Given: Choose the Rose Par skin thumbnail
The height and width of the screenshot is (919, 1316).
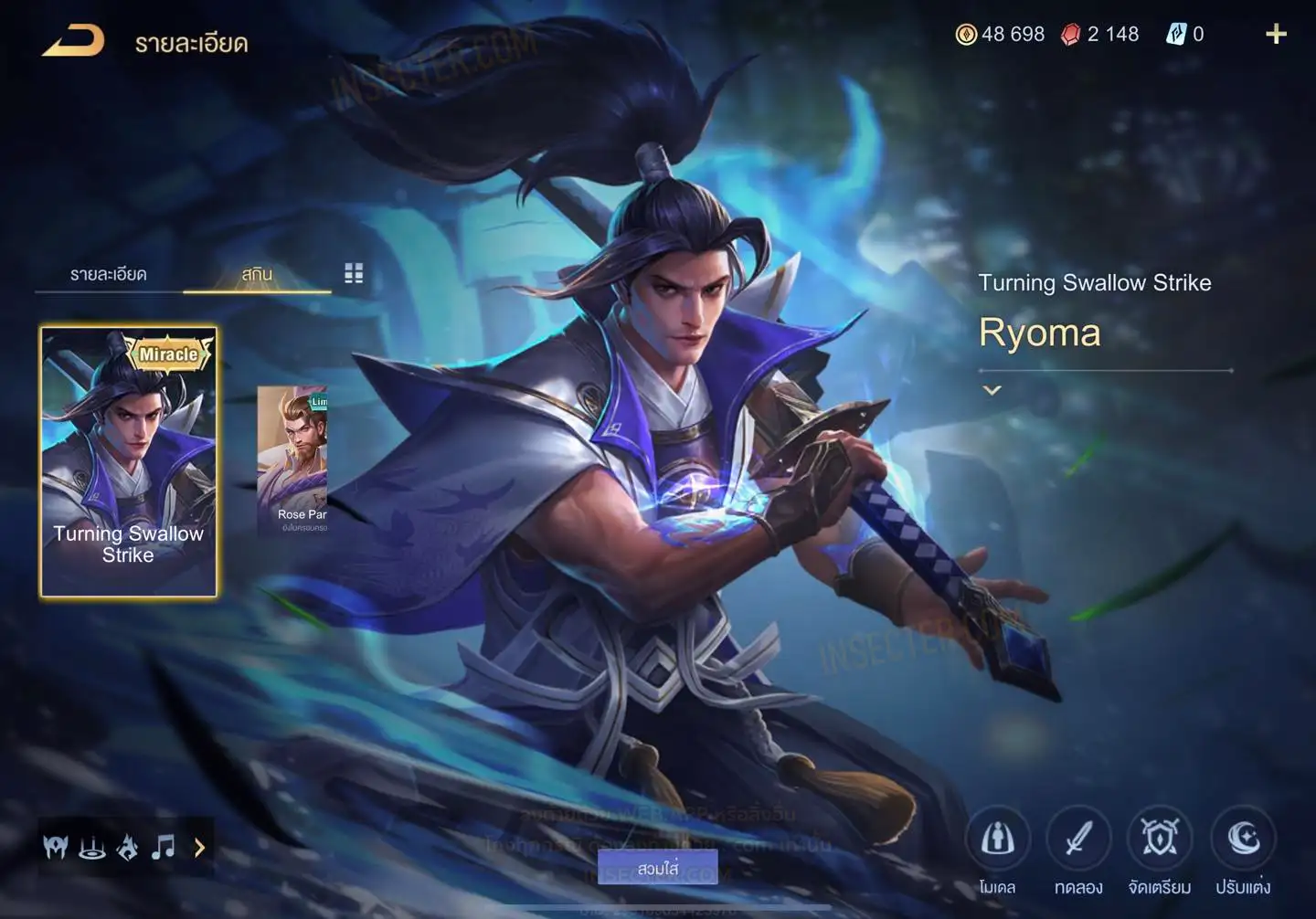Looking at the screenshot, I should 292,459.
